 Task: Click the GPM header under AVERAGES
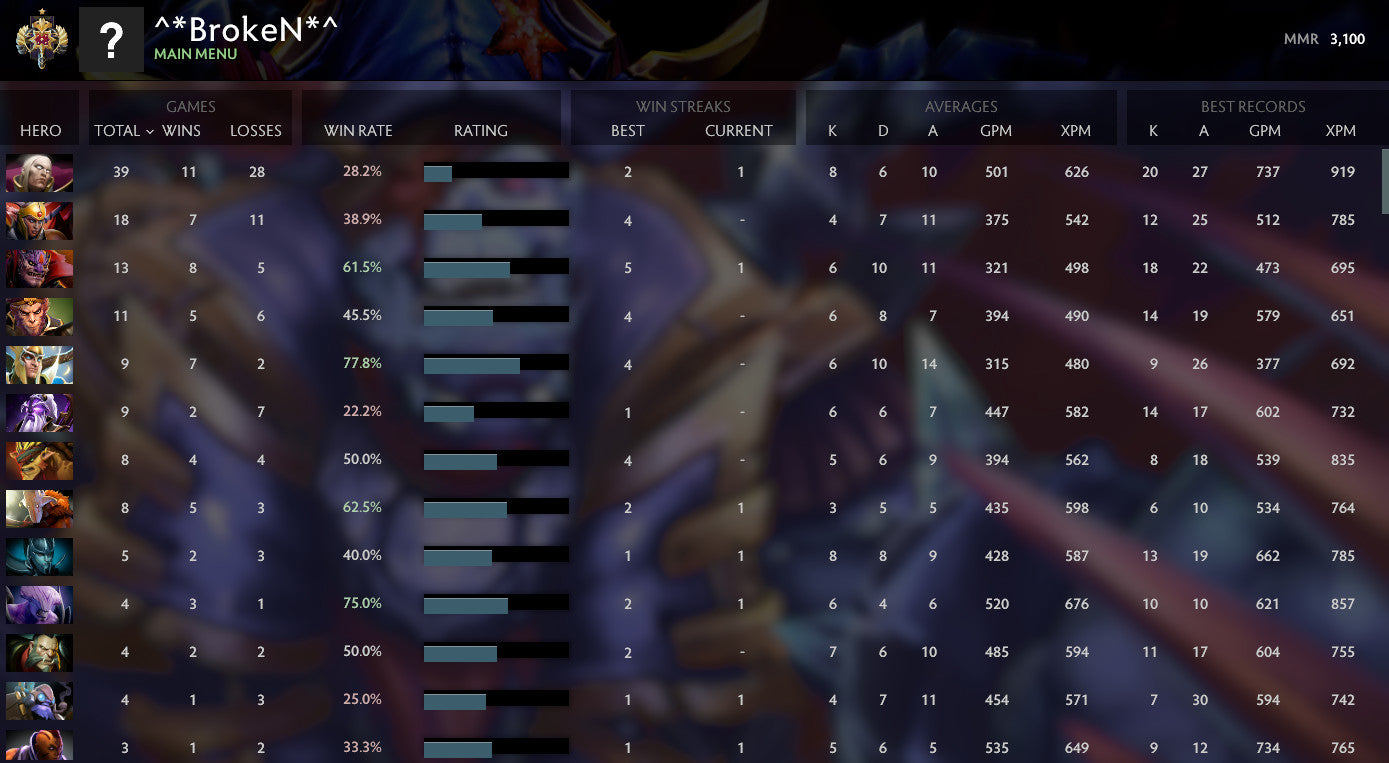coord(996,131)
